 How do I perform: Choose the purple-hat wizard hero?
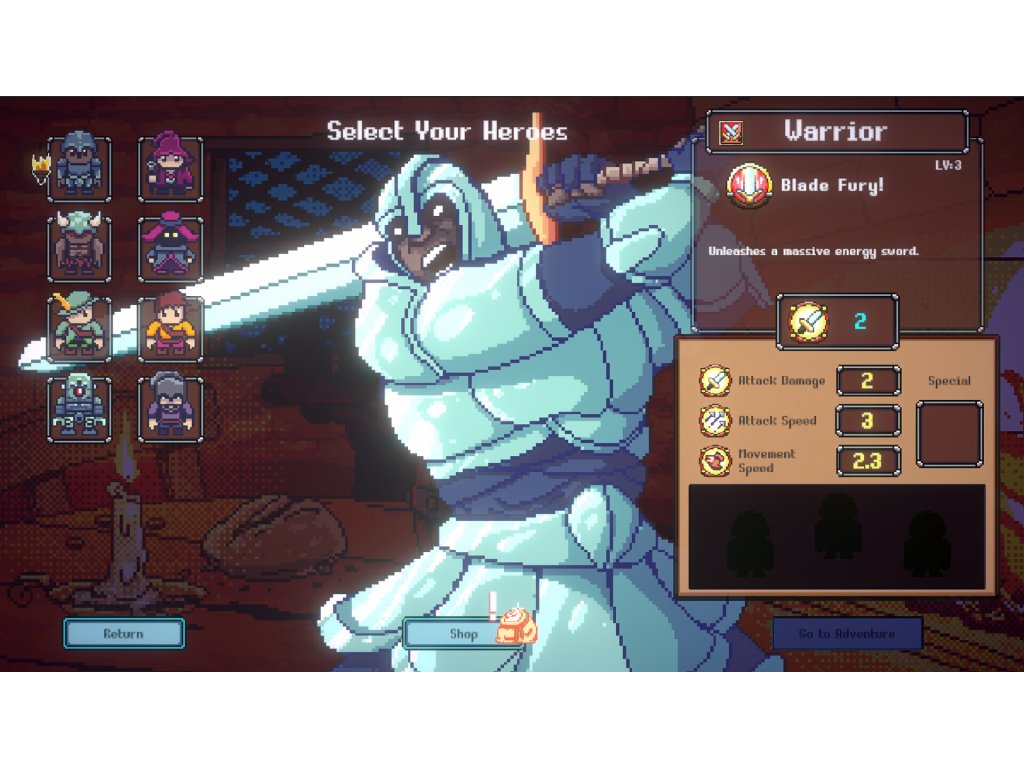coord(170,169)
